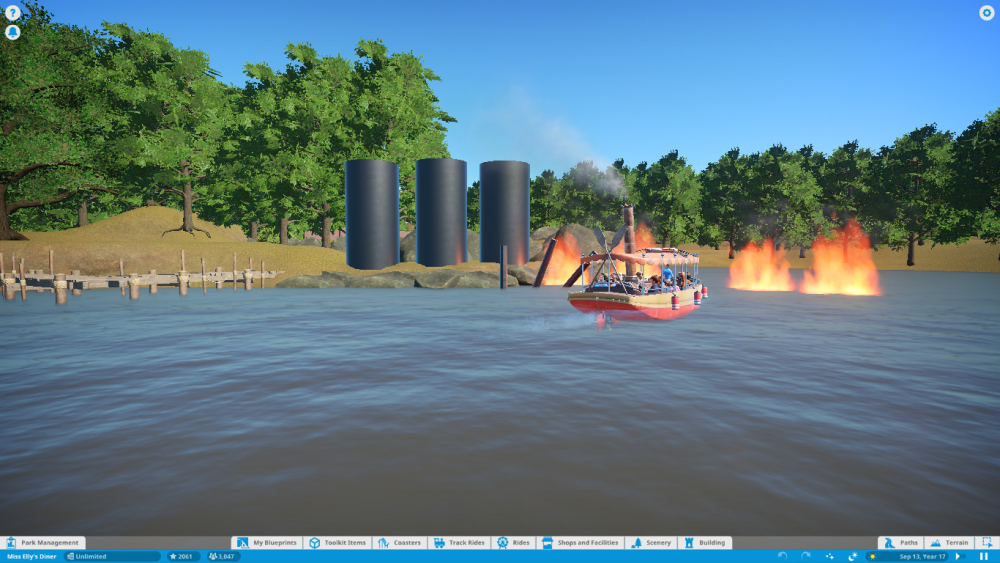Open the Park Management menu
The width and height of the screenshot is (1000, 563).
(x=42, y=543)
